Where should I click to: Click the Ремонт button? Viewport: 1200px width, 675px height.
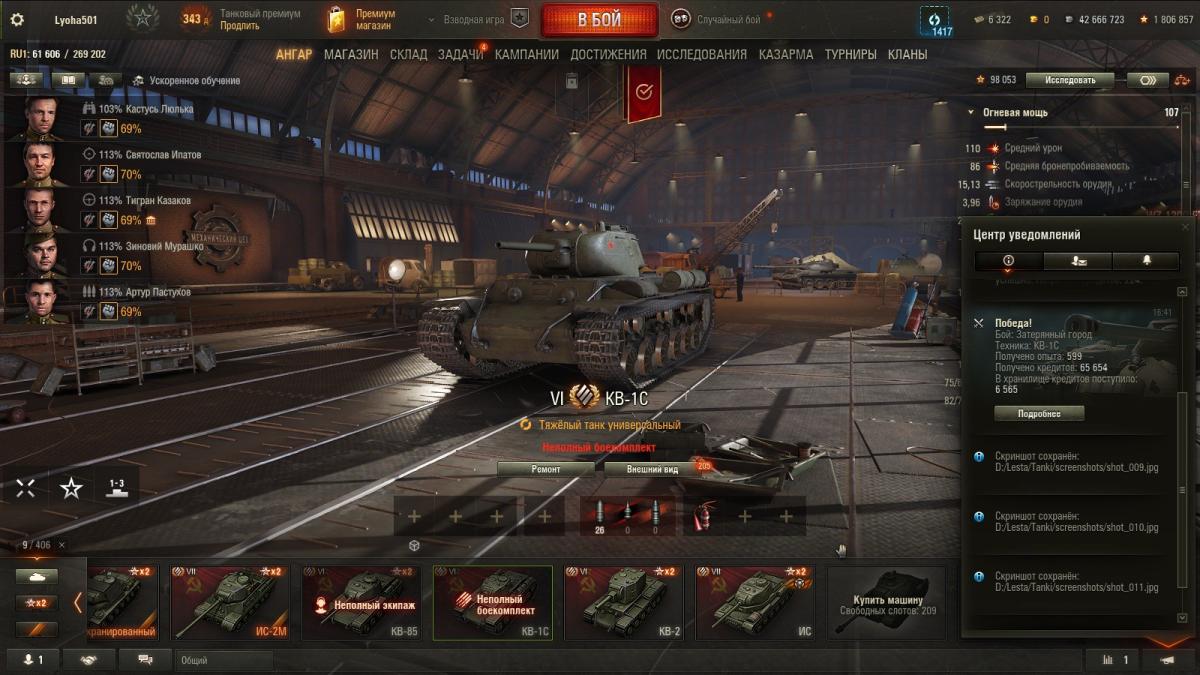546,469
